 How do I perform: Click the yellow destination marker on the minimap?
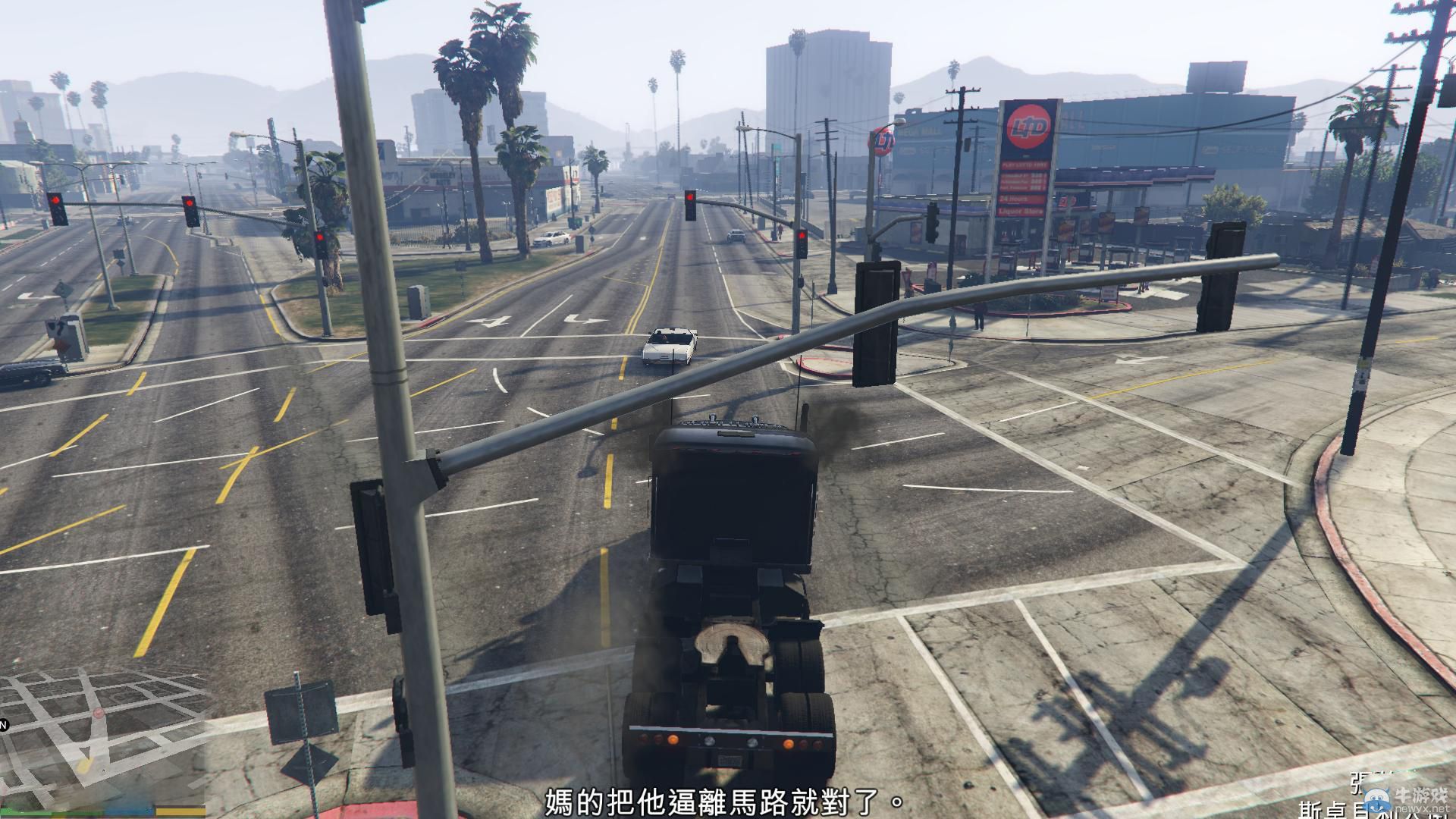(84, 766)
